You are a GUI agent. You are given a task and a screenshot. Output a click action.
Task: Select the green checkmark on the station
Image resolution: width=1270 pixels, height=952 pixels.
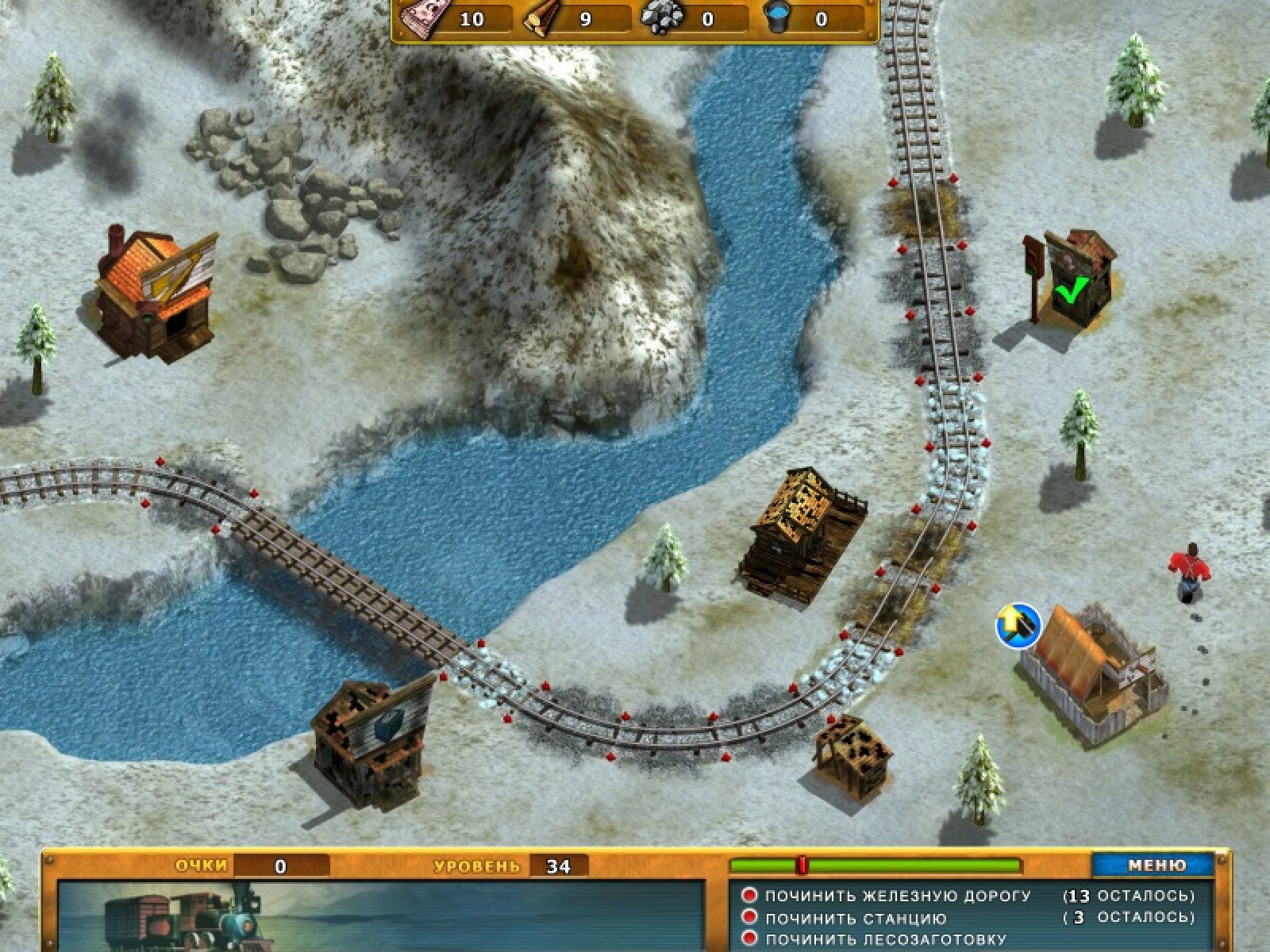point(1071,291)
